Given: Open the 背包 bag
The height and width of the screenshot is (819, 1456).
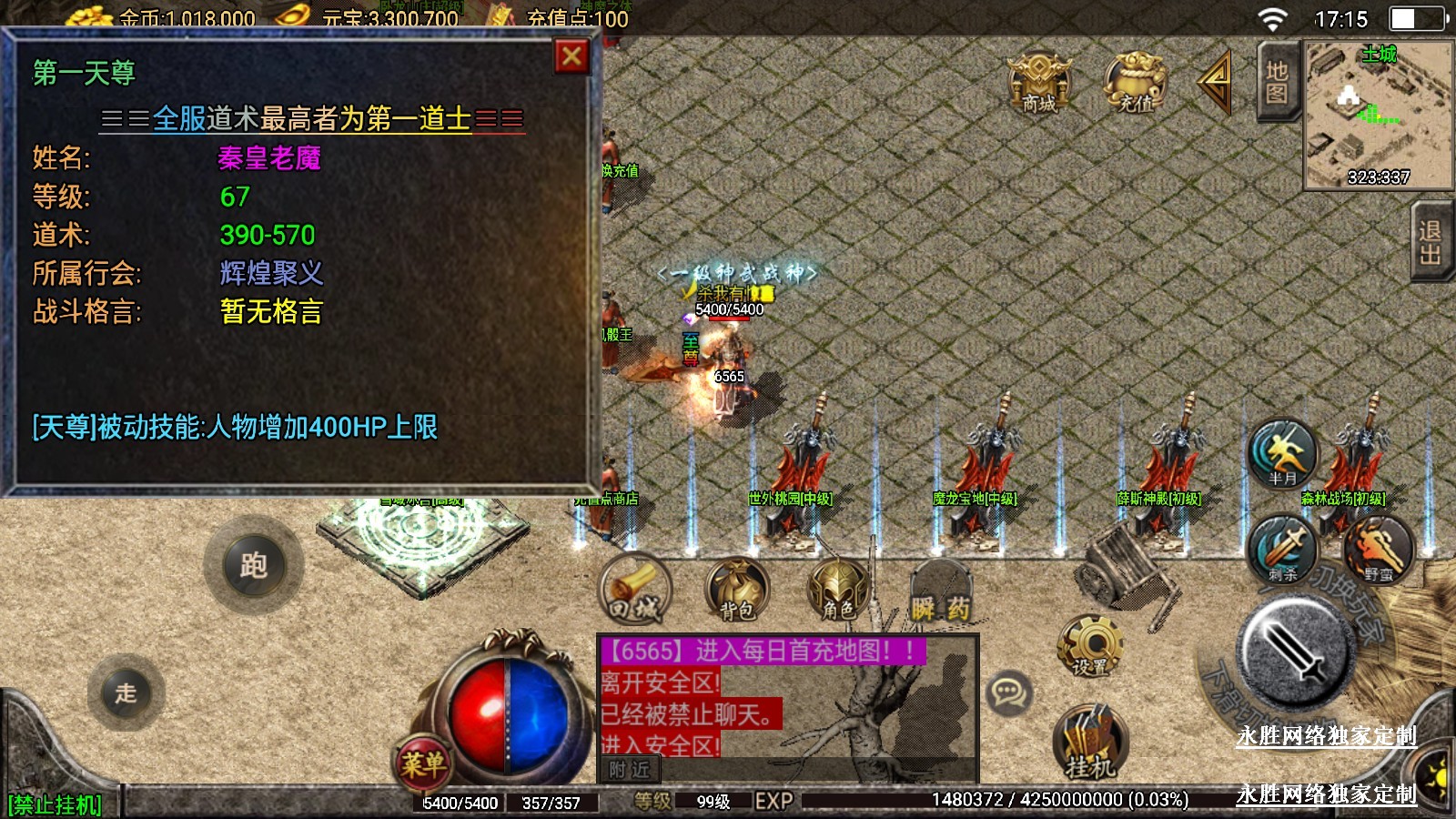Looking at the screenshot, I should coord(737,589).
